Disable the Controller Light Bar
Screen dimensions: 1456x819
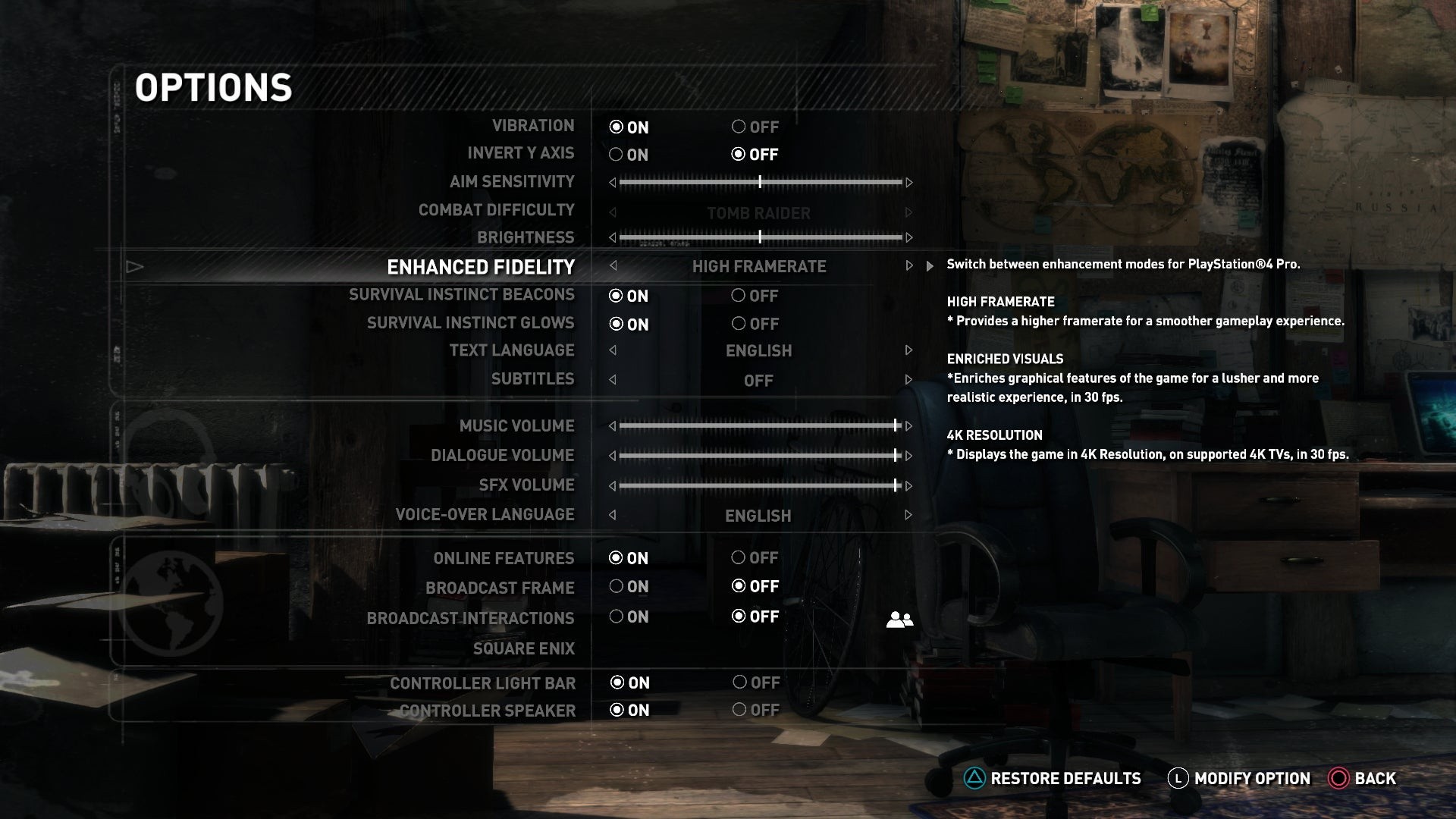pos(739,682)
